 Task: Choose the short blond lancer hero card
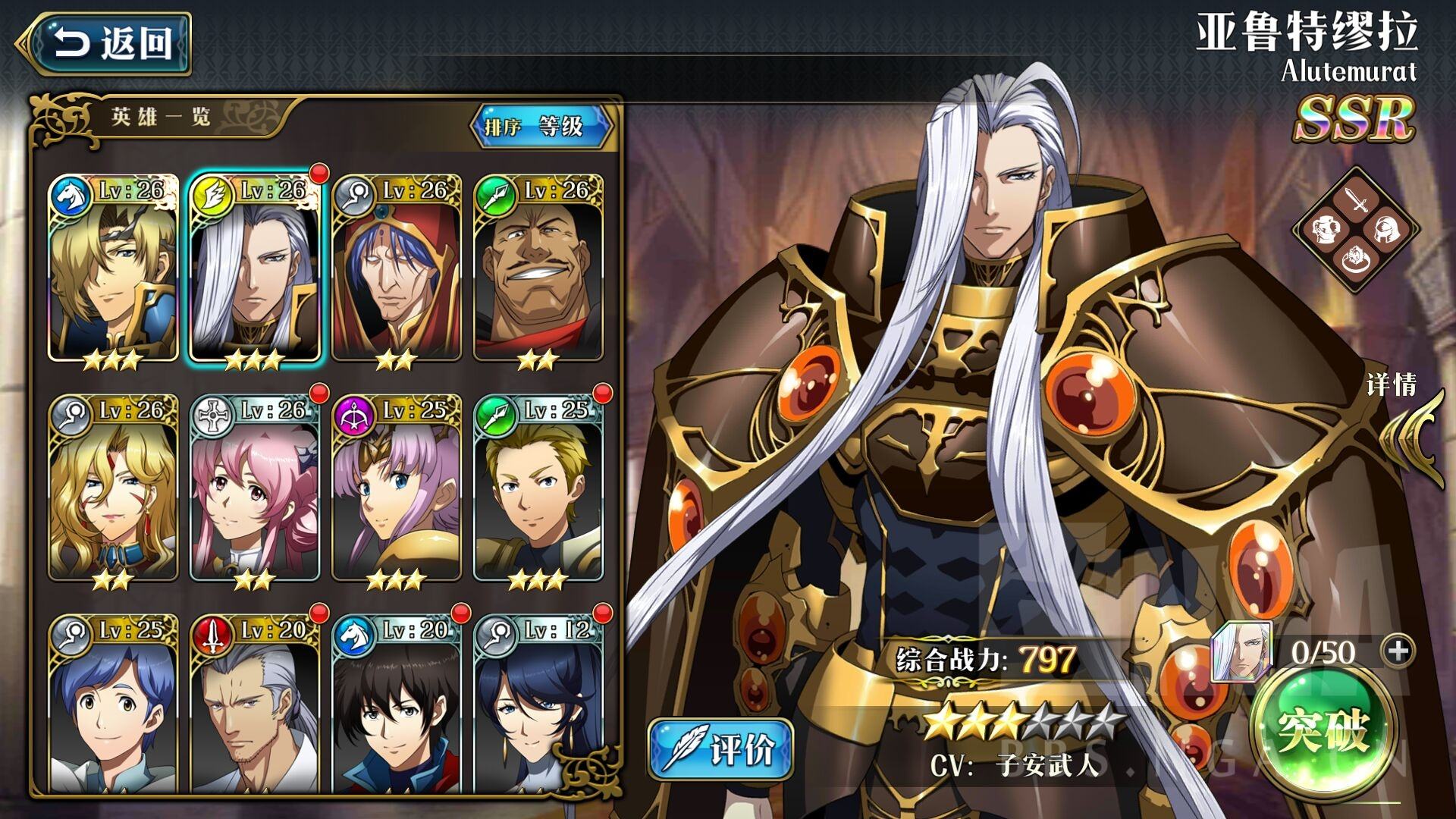tap(538, 489)
